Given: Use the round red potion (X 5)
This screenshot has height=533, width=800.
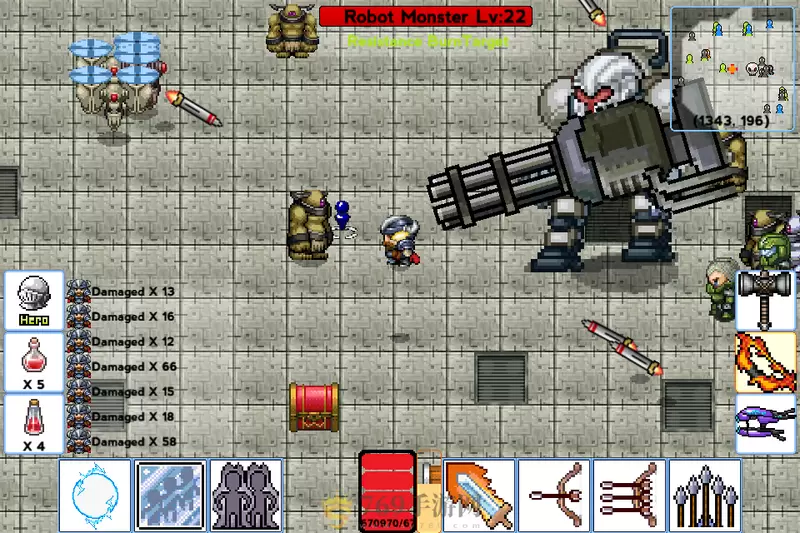Looking at the screenshot, I should [34, 361].
